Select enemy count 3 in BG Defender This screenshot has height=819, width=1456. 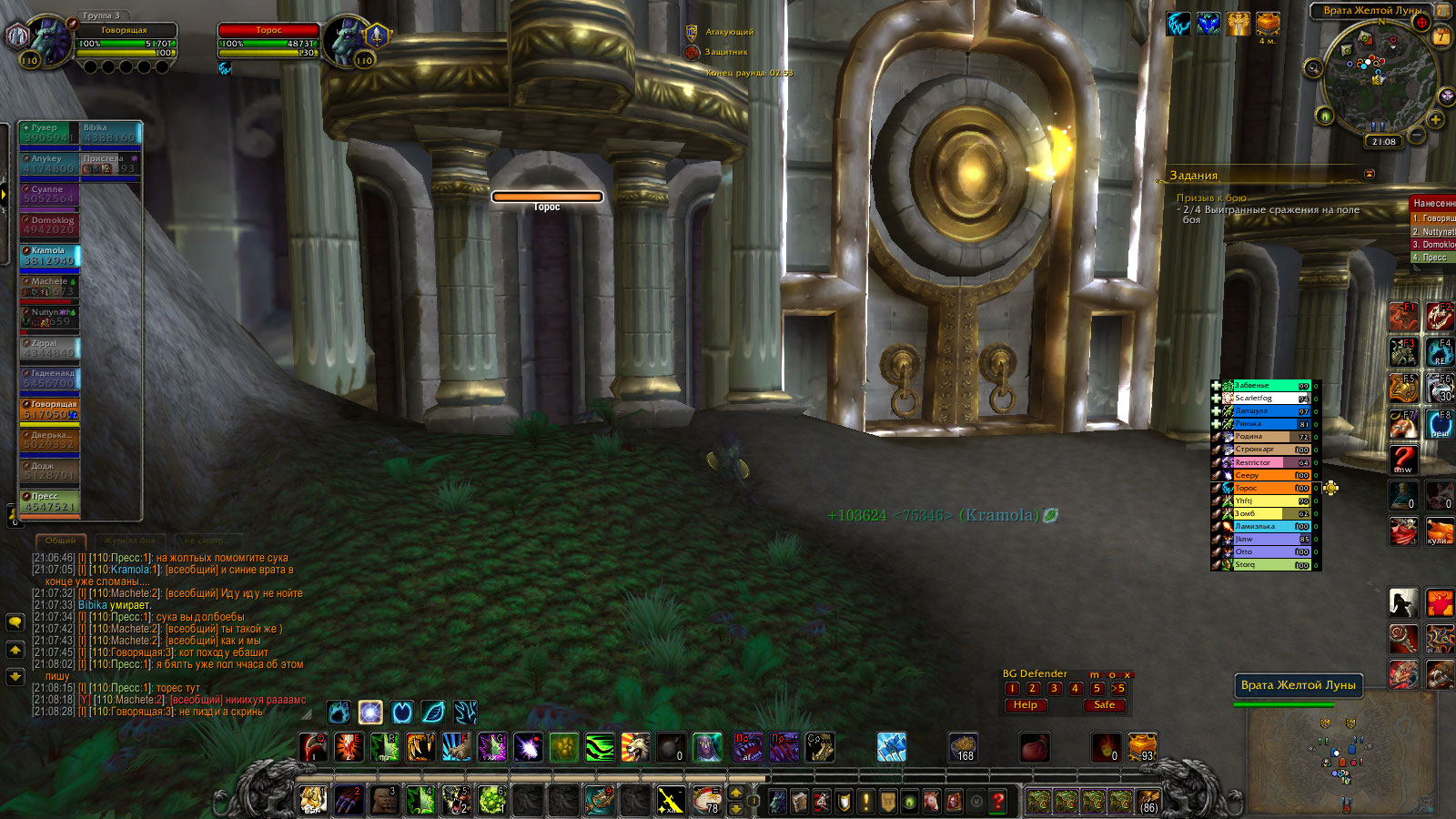click(x=1054, y=689)
